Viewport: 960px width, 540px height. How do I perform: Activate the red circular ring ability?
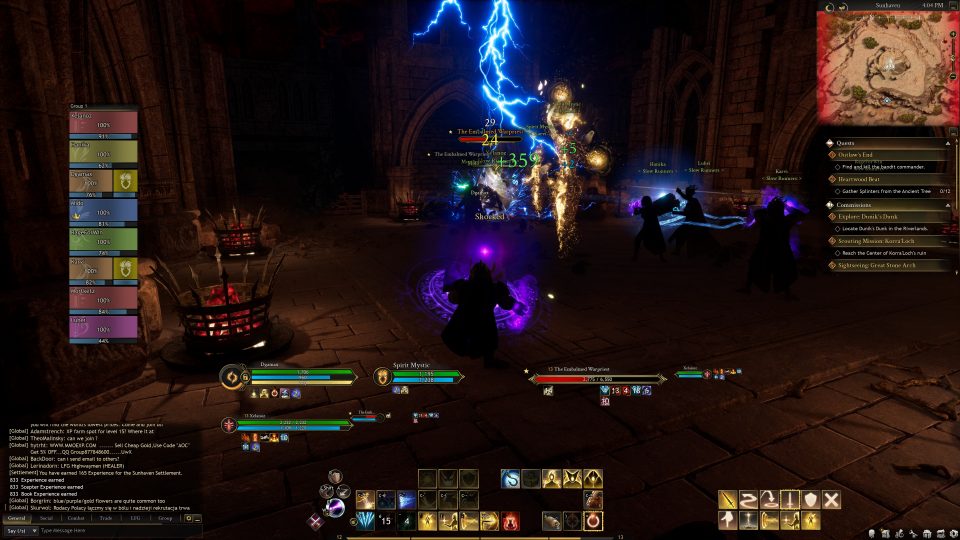(x=594, y=521)
